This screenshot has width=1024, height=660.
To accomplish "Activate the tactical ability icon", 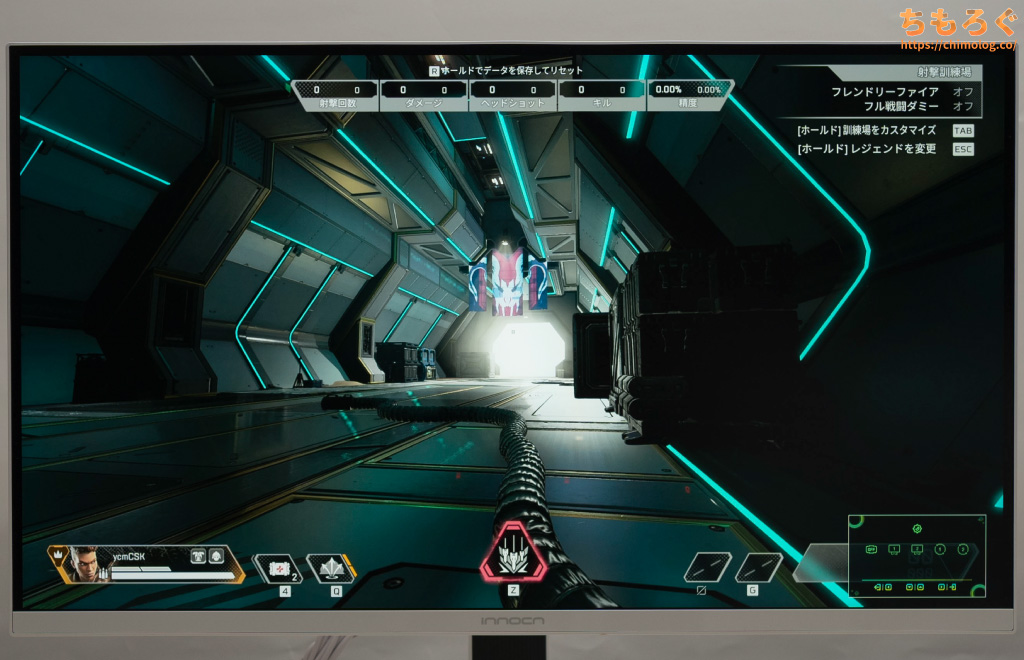I will pyautogui.click(x=330, y=568).
